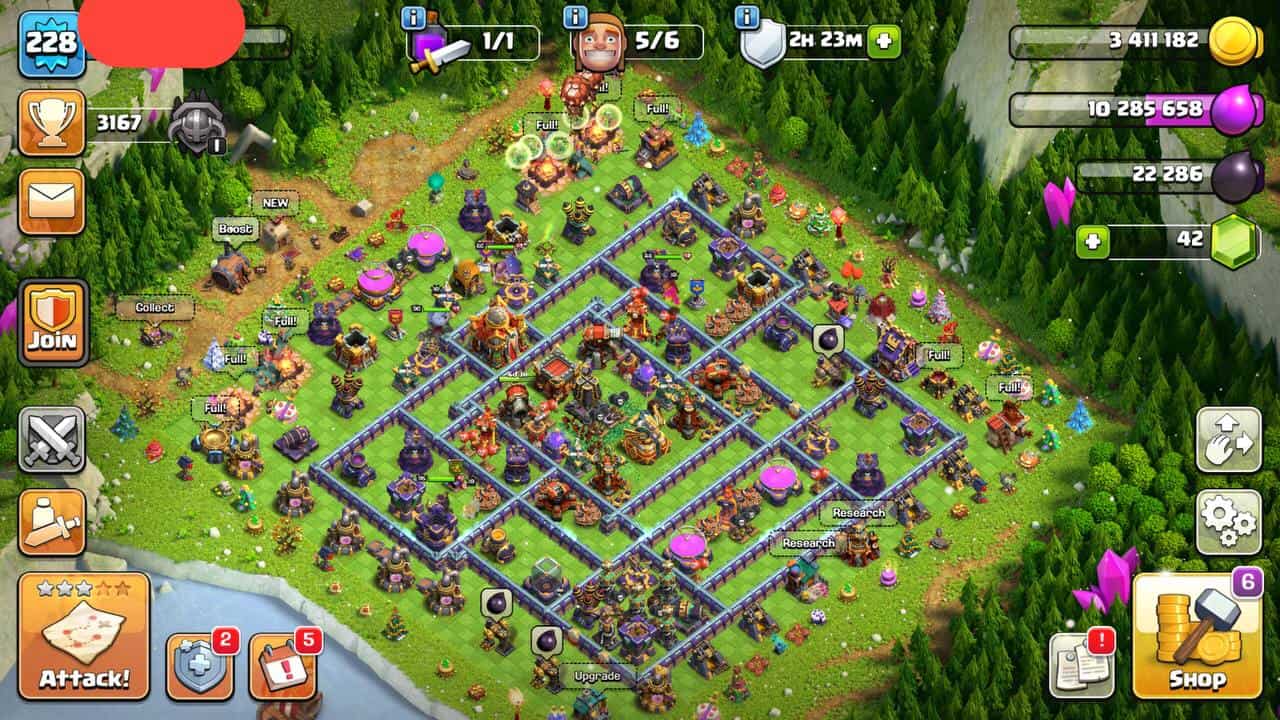Show the army sword info

click(412, 17)
